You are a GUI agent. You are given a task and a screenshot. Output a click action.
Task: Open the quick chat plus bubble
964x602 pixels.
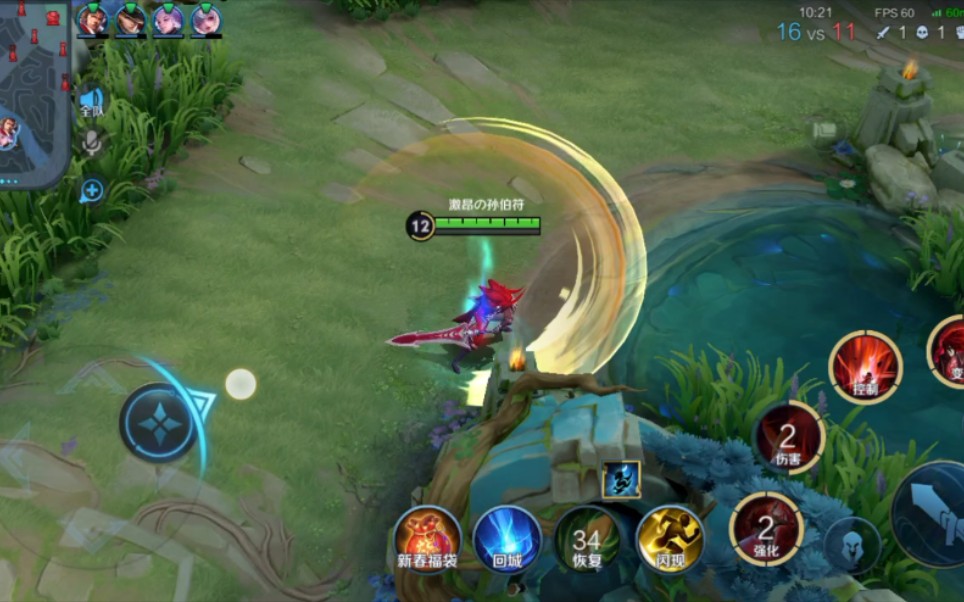click(x=92, y=189)
